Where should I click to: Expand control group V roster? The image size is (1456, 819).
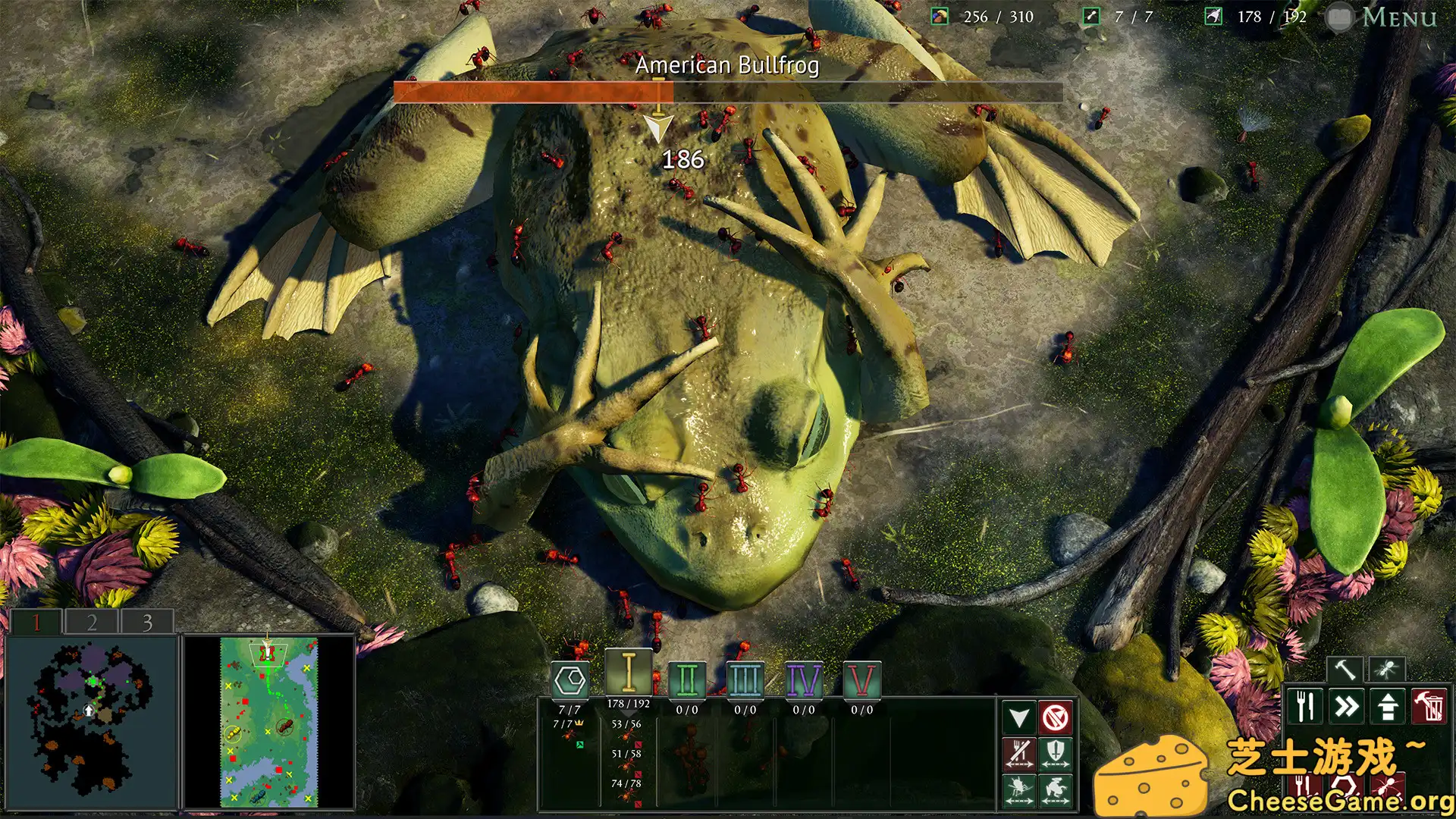(862, 681)
